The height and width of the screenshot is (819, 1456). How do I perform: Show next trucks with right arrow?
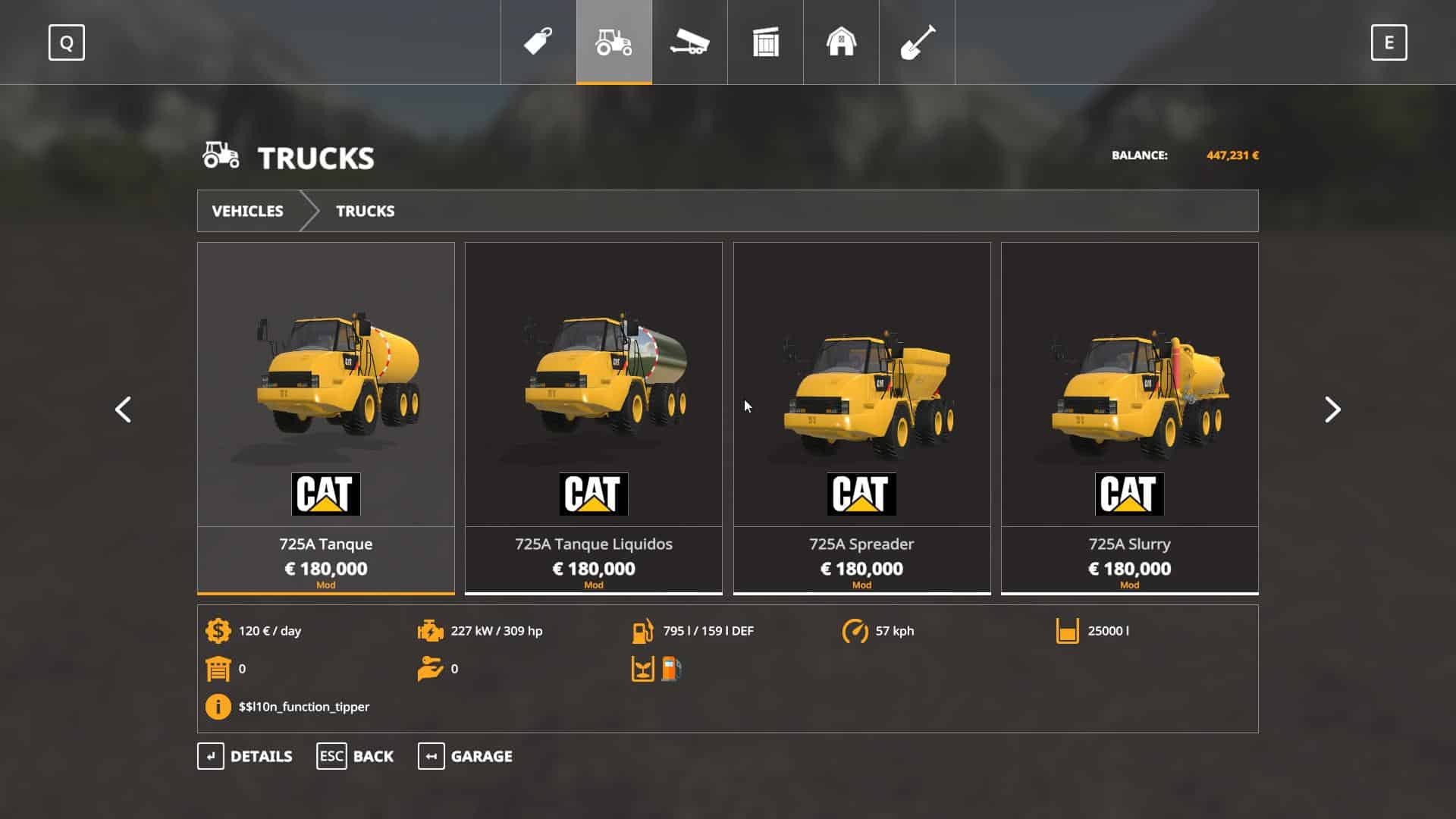(x=1332, y=409)
